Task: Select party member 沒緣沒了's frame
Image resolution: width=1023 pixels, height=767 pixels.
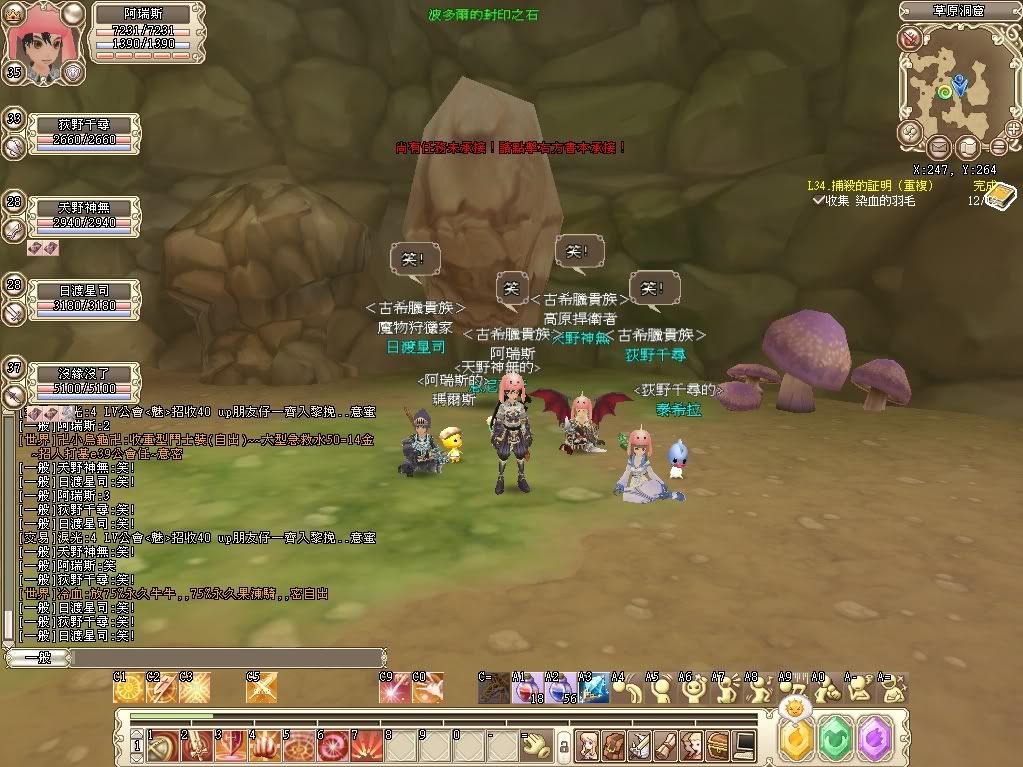Action: 83,382
